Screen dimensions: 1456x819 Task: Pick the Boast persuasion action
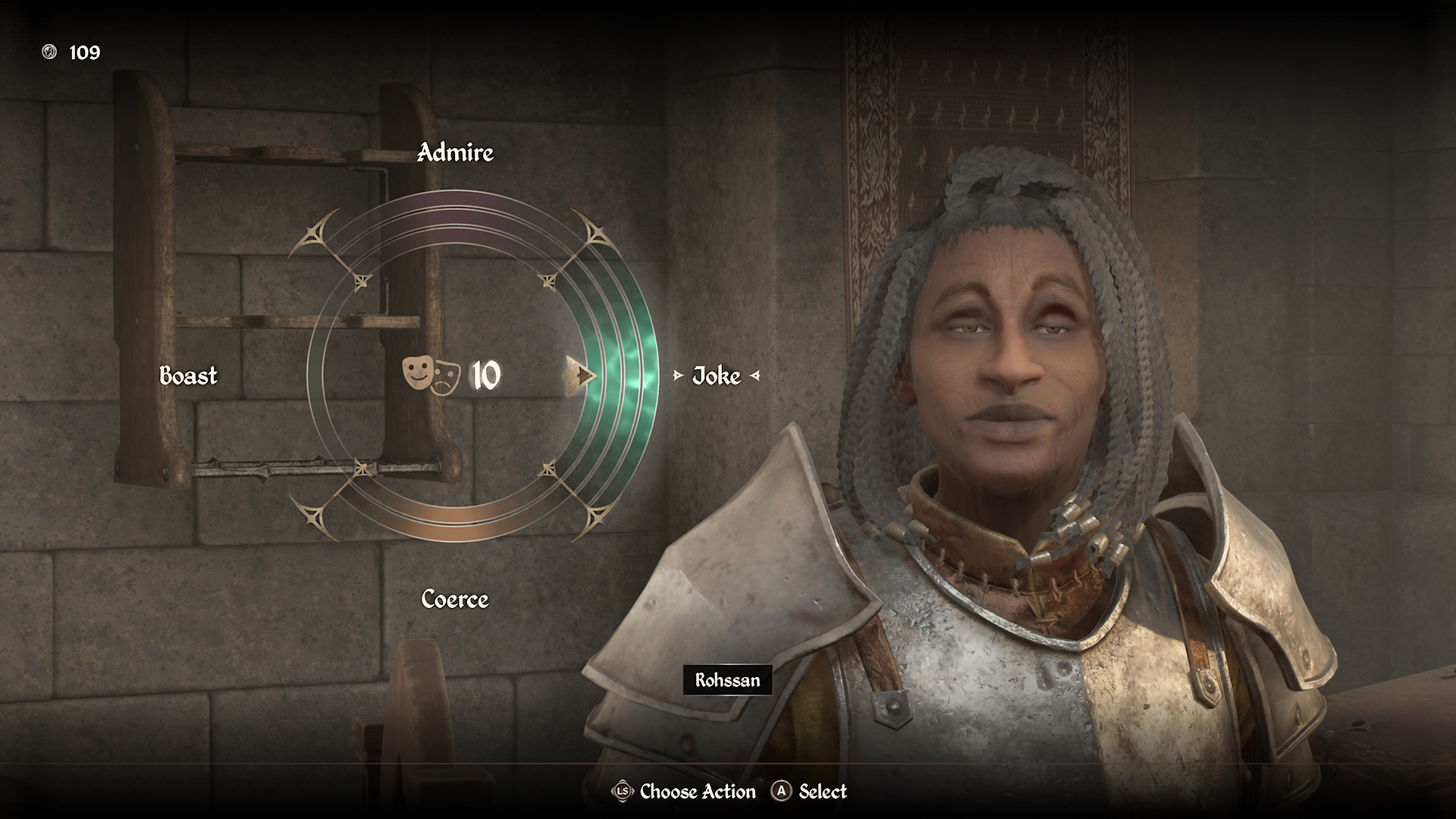[x=188, y=376]
